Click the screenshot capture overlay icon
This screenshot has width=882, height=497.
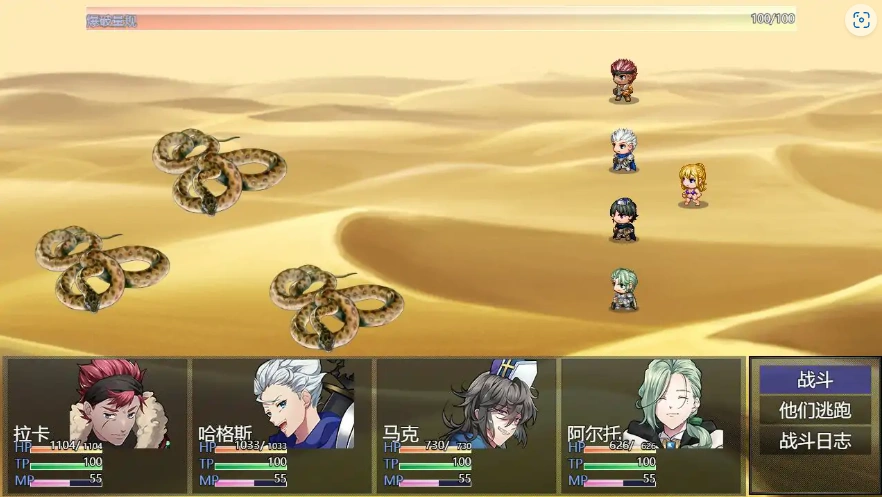tap(860, 20)
